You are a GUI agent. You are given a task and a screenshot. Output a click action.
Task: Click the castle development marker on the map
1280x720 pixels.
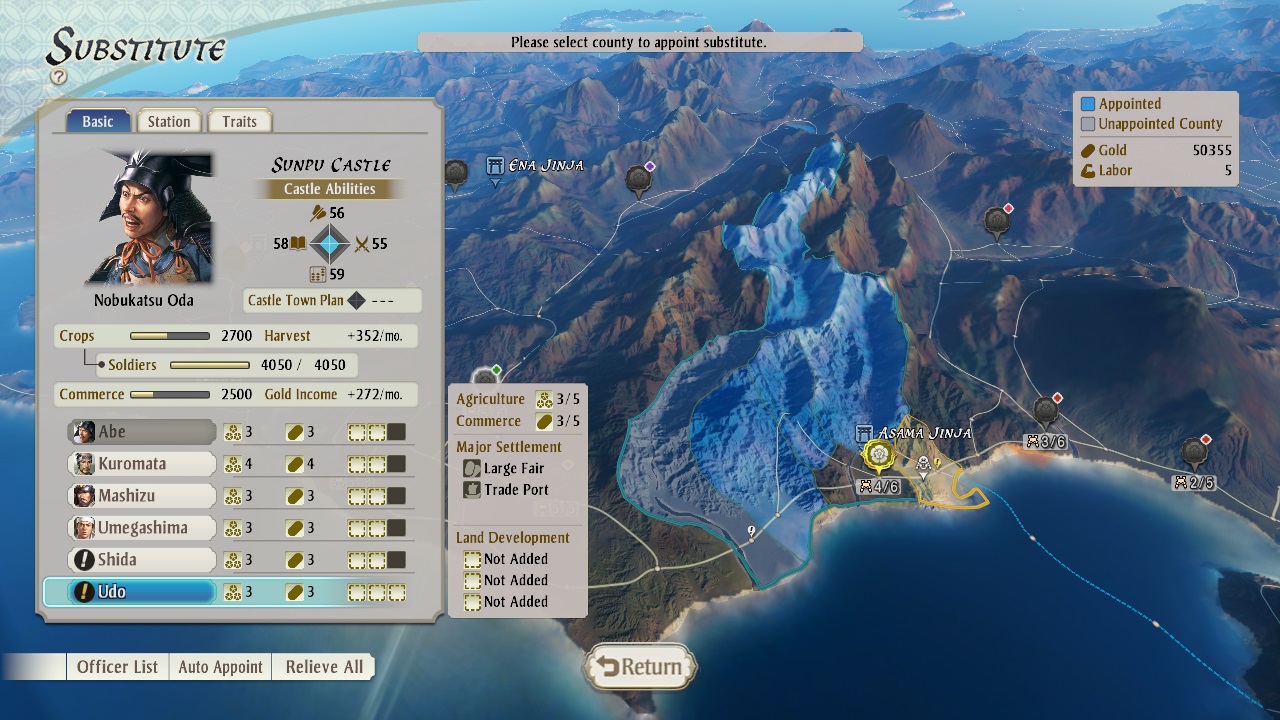(877, 455)
